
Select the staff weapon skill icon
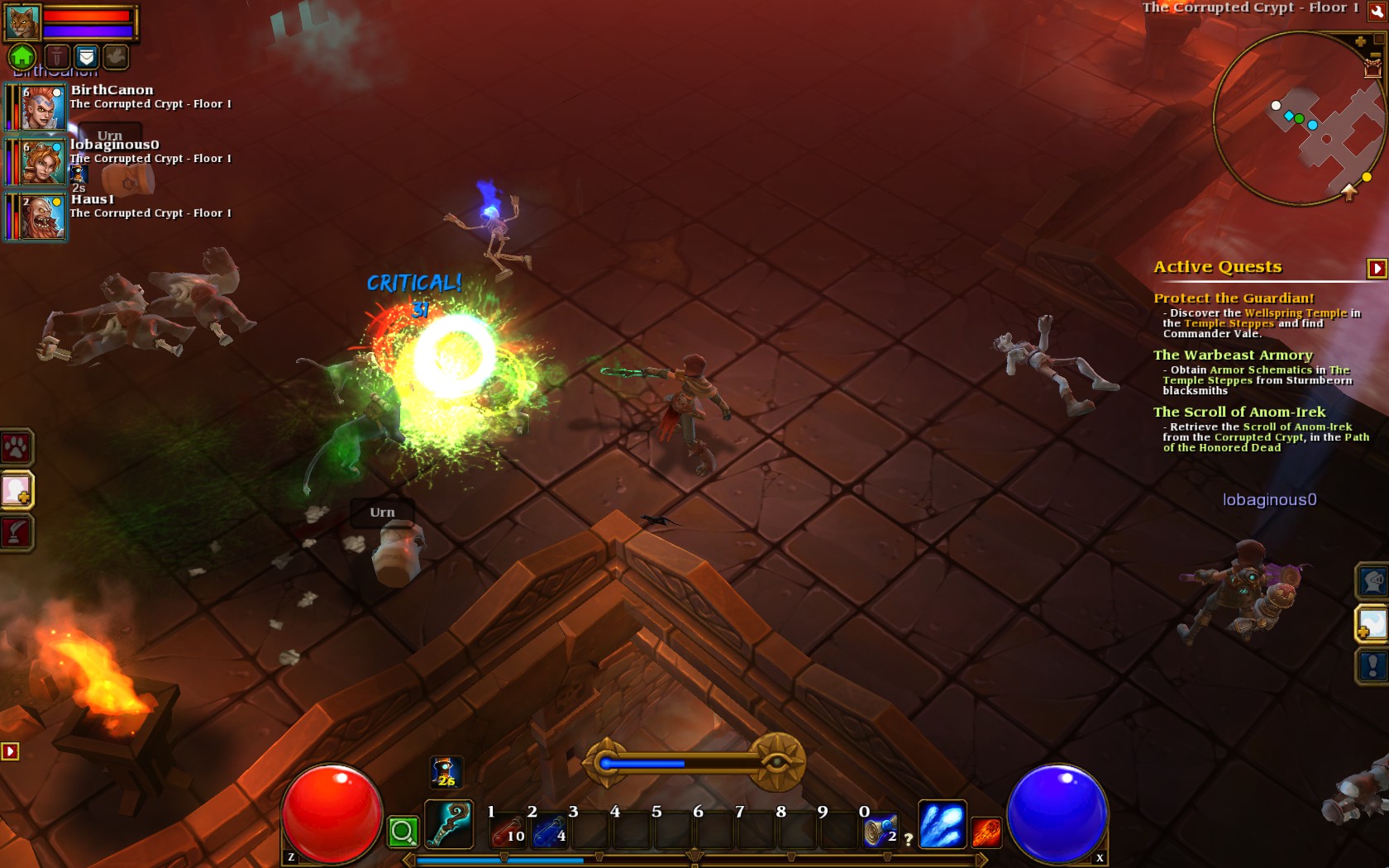pos(449,823)
